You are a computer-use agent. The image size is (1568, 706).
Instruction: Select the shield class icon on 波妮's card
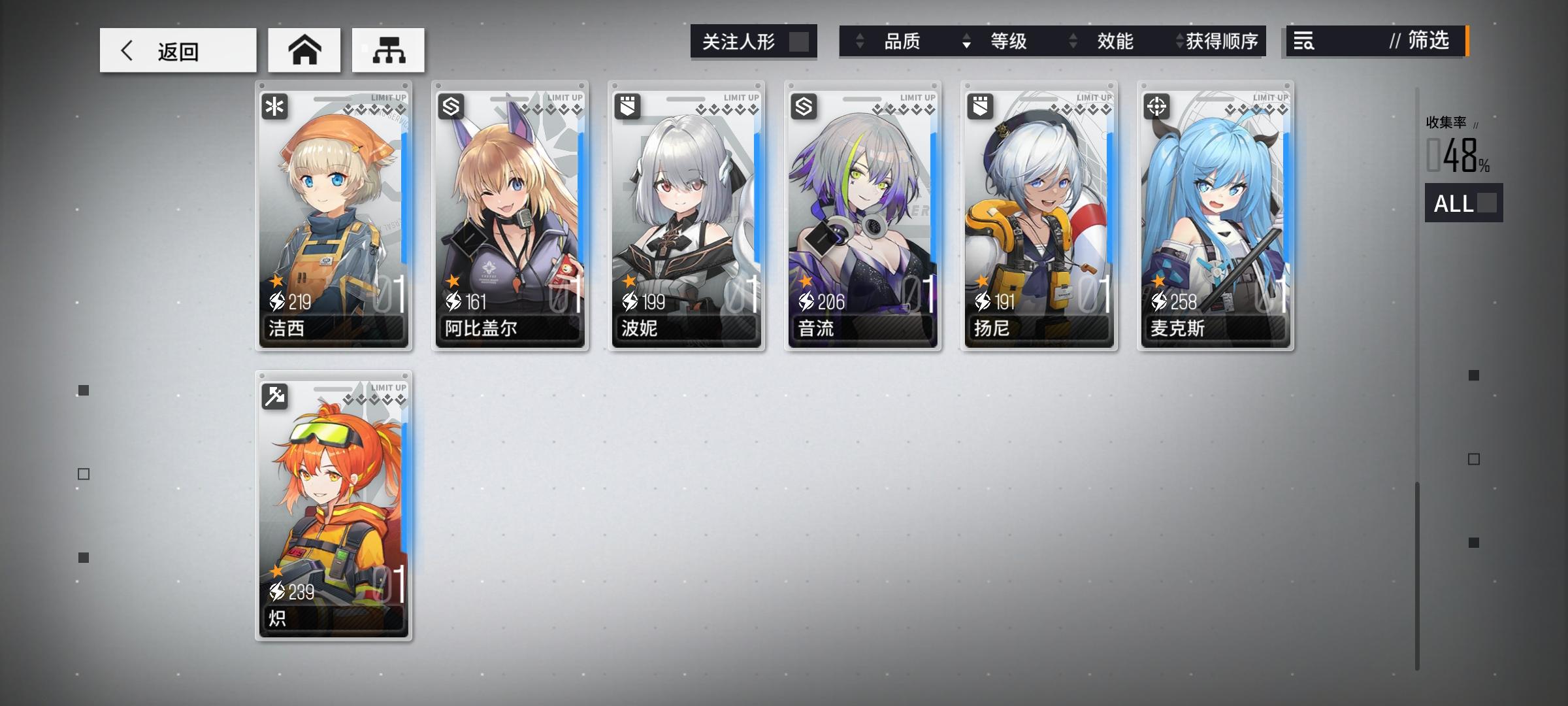pos(627,107)
